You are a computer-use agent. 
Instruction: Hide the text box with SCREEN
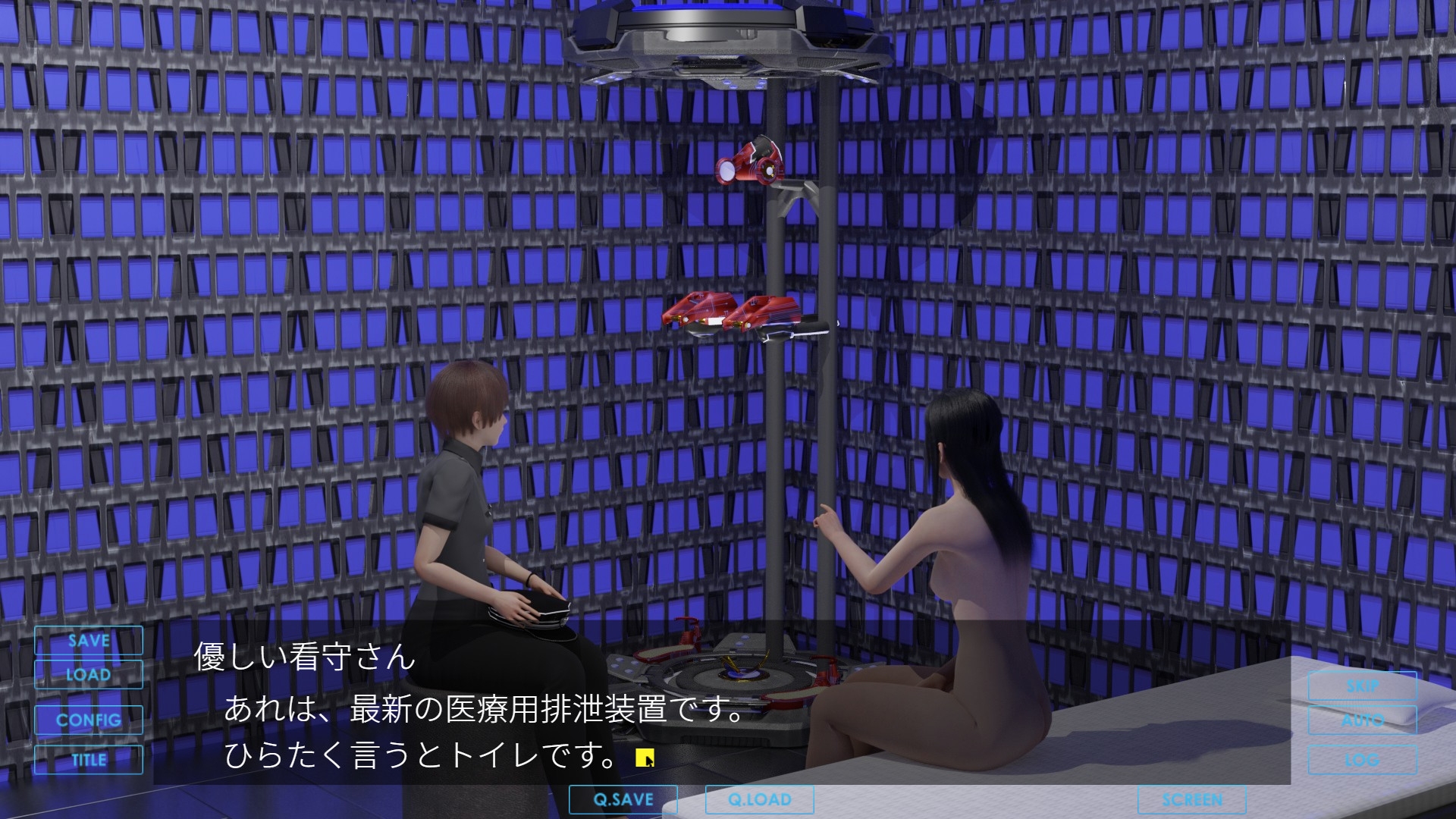coord(1191,799)
